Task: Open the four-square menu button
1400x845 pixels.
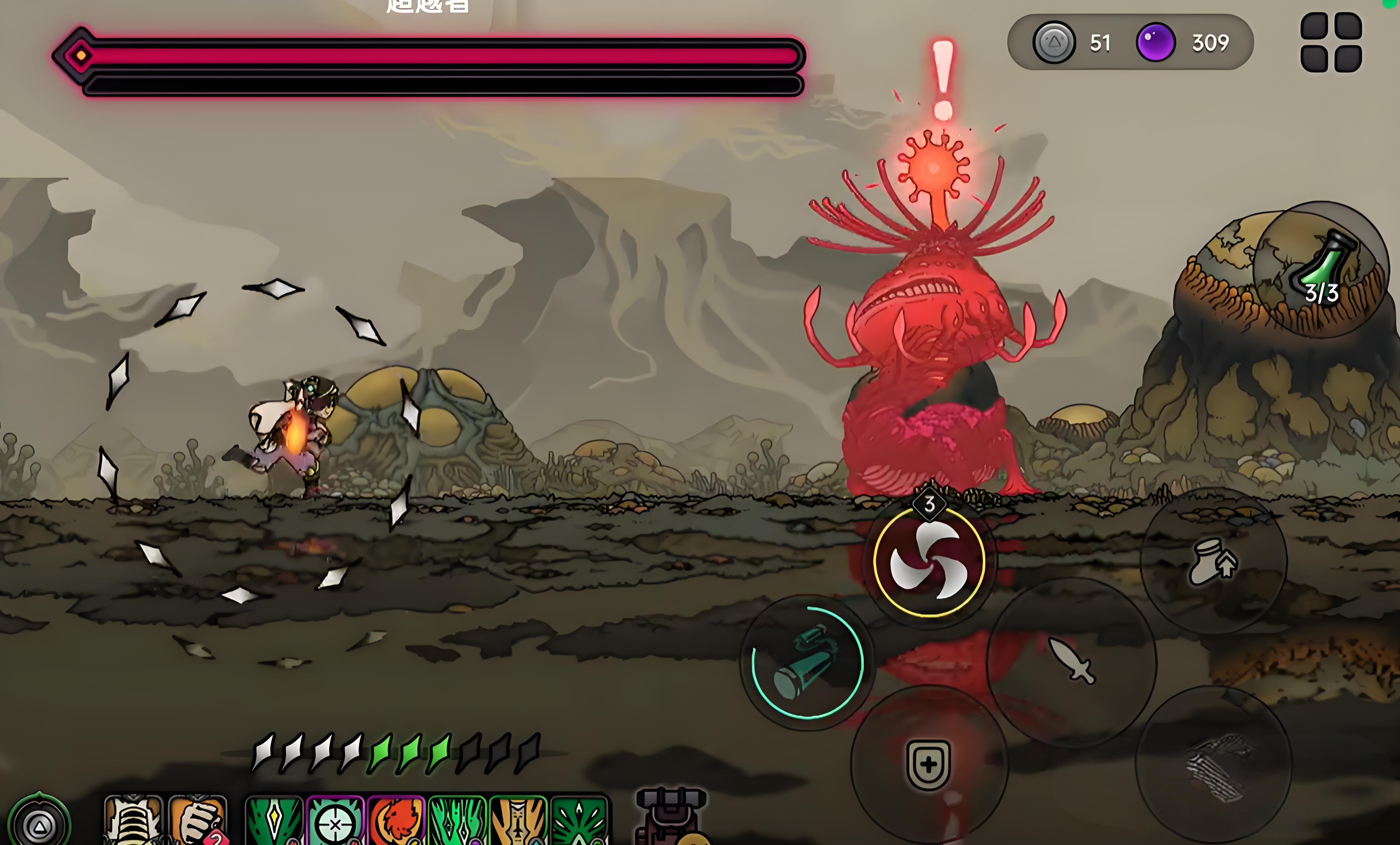Action: point(1331,43)
